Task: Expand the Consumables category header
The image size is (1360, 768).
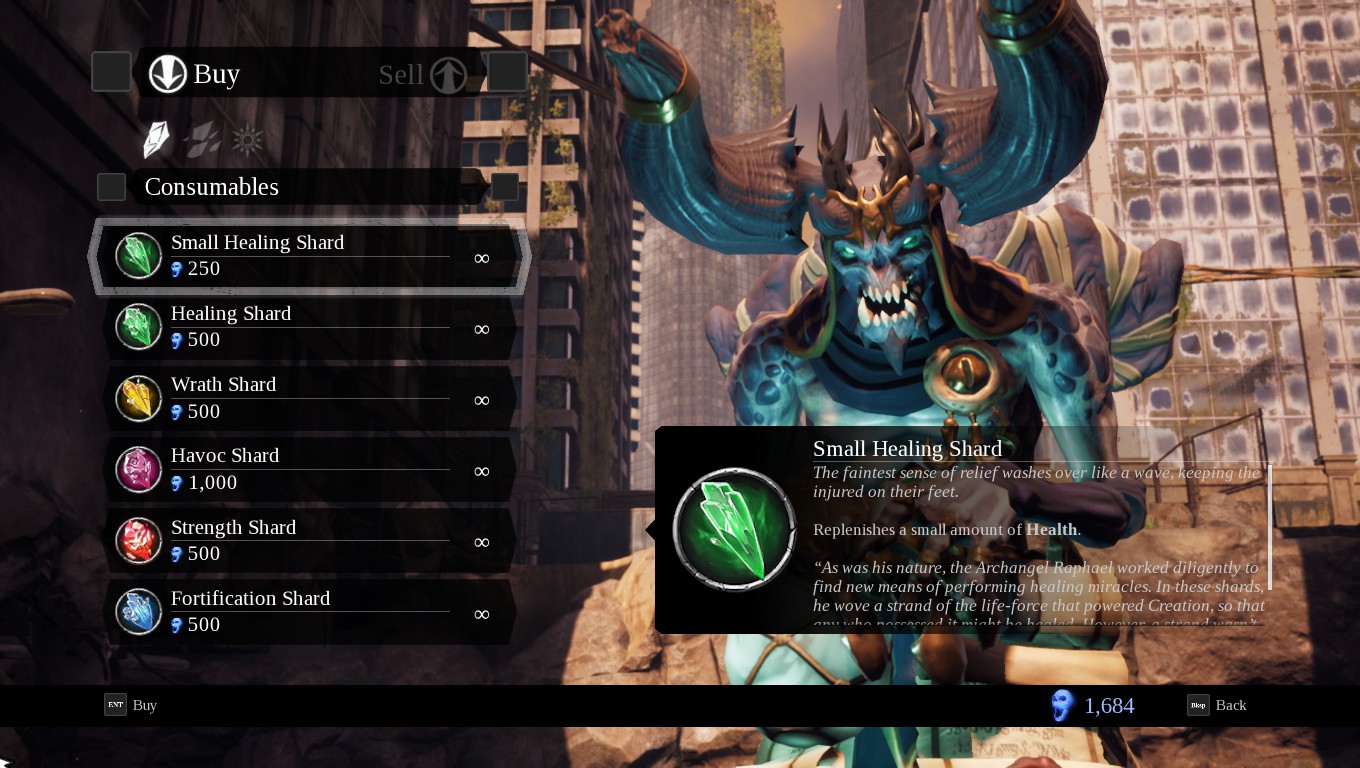Action: 212,186
